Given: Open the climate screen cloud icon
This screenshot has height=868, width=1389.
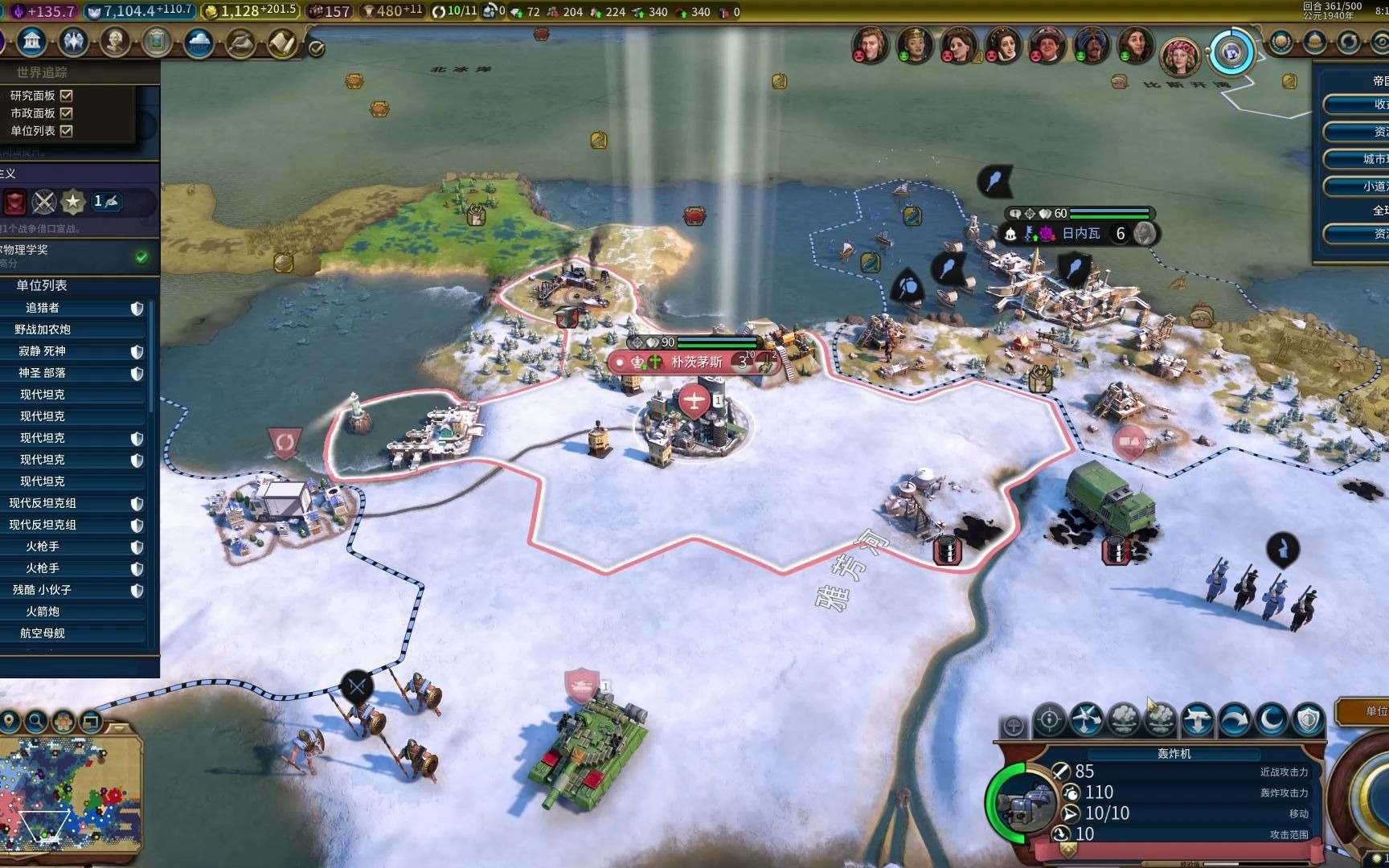Looking at the screenshot, I should (198, 42).
